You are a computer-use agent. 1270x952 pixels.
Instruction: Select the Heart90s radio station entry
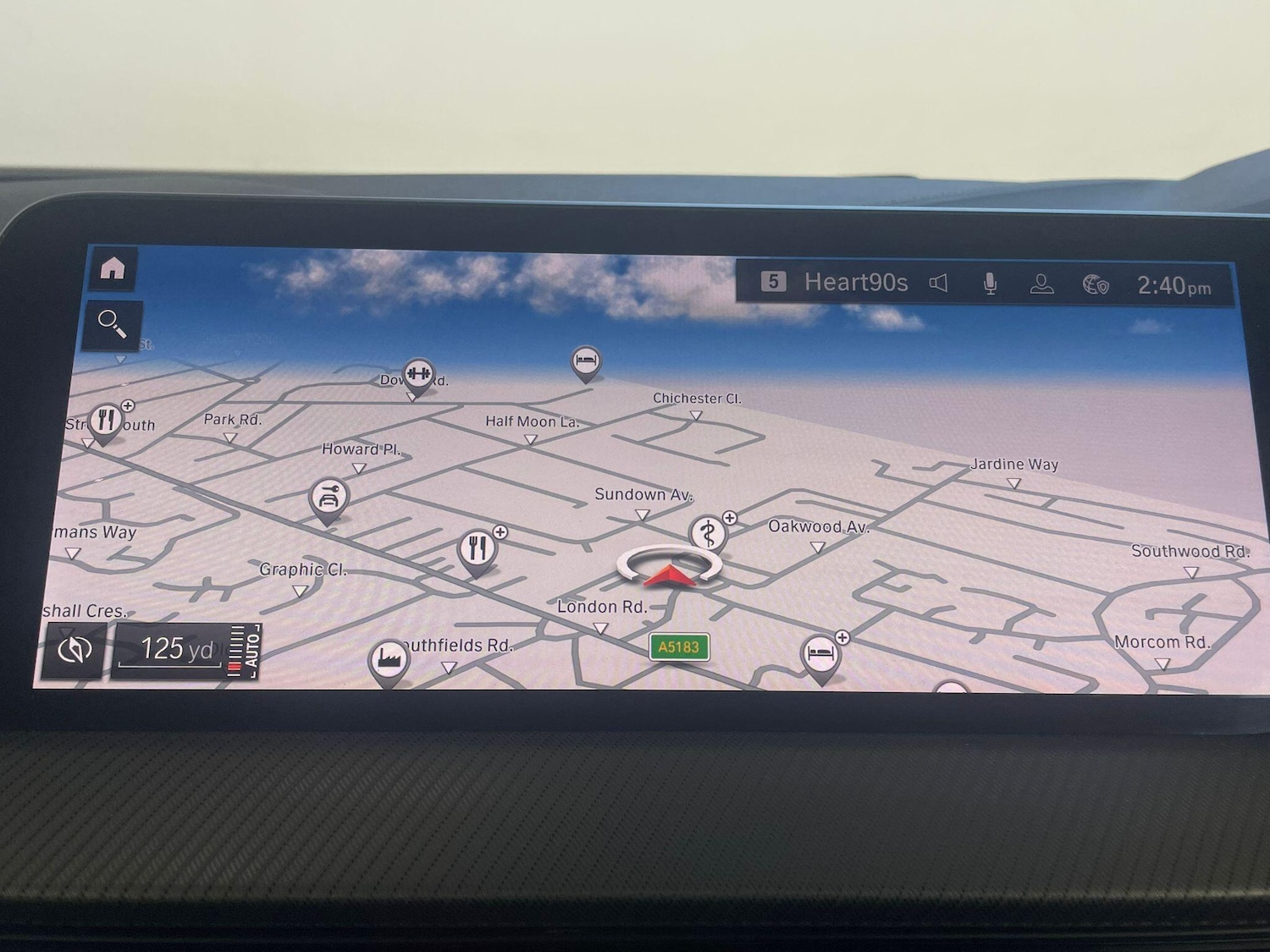(x=855, y=282)
